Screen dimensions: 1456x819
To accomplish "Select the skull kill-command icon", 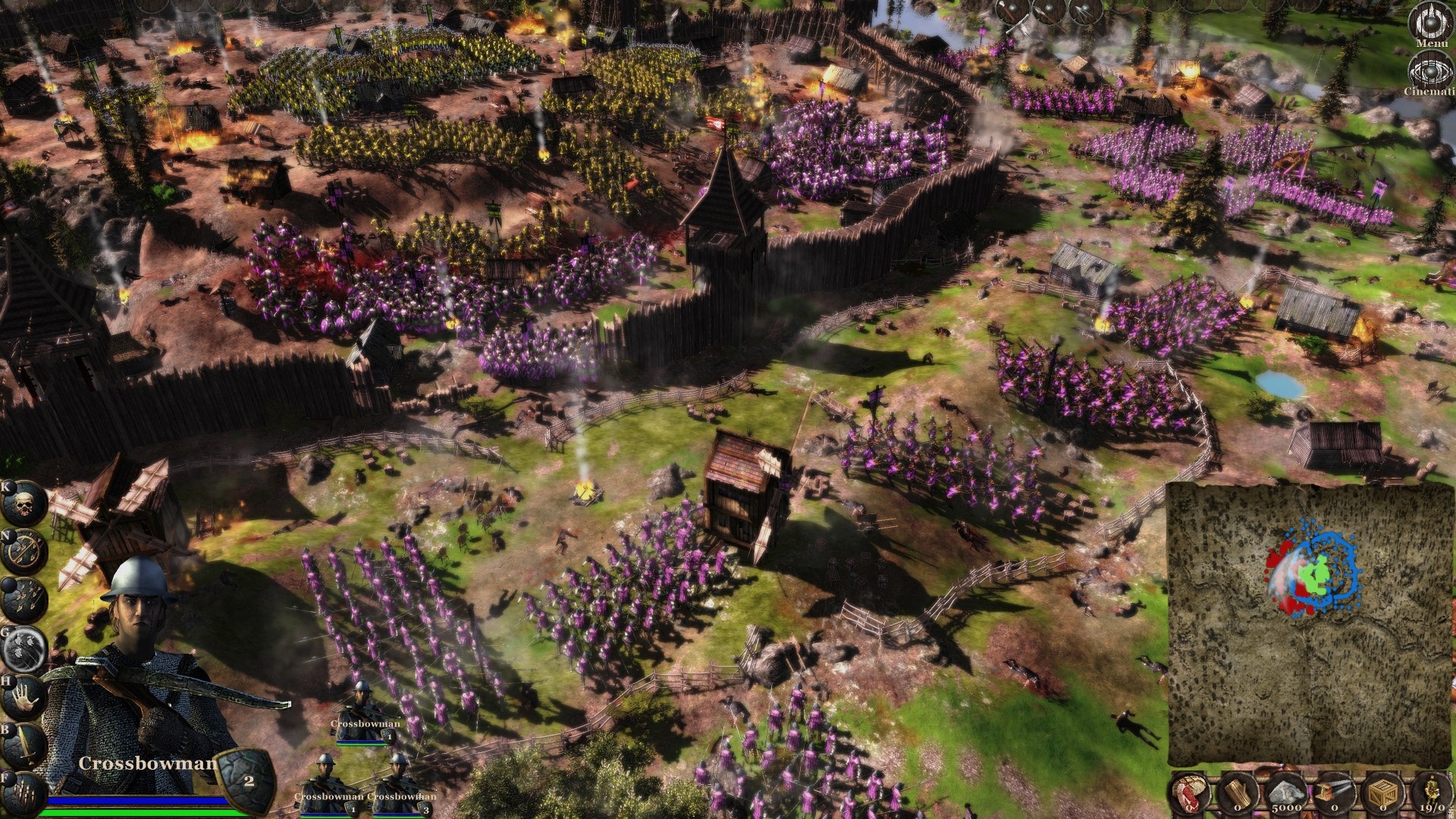I will (24, 502).
